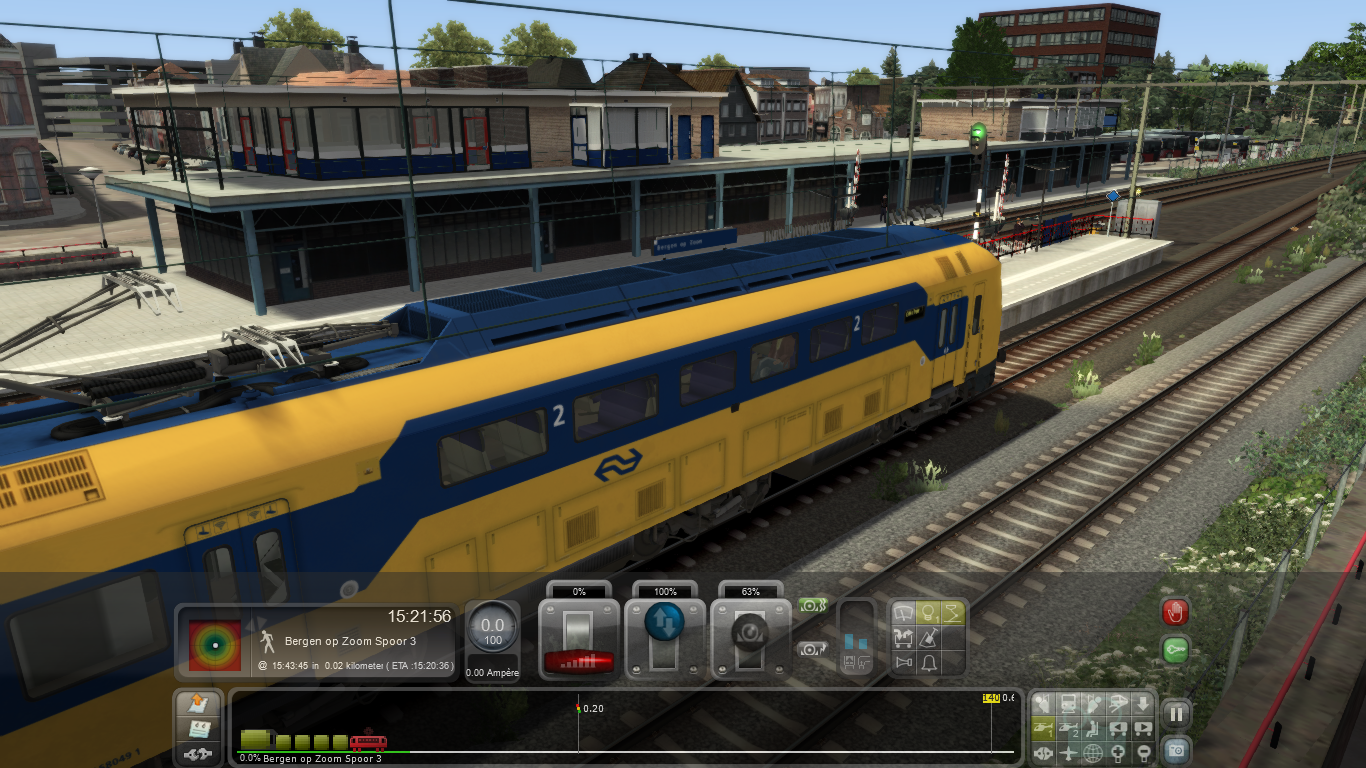Activate the sander shovel icon
Screen dimensions: 1366x768
click(929, 637)
